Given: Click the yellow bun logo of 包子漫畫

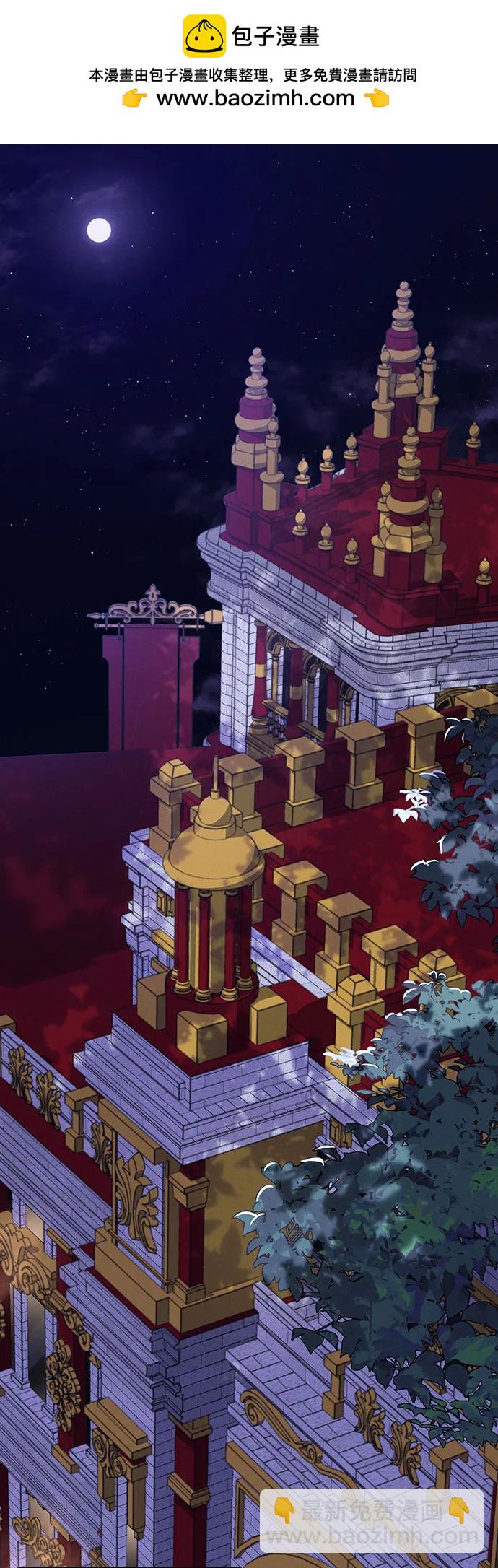Looking at the screenshot, I should point(204,36).
